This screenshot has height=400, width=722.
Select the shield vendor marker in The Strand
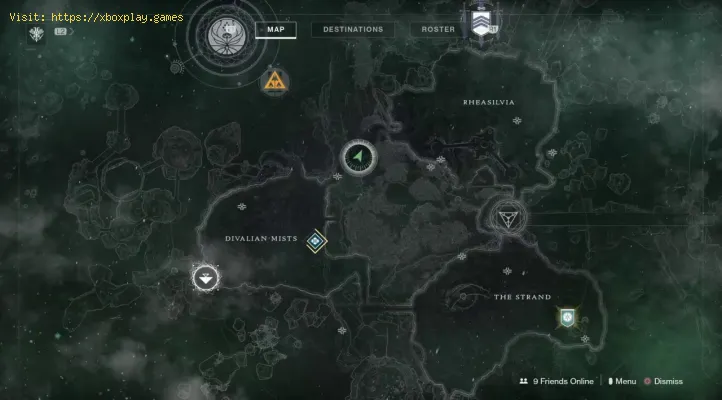[x=568, y=317]
